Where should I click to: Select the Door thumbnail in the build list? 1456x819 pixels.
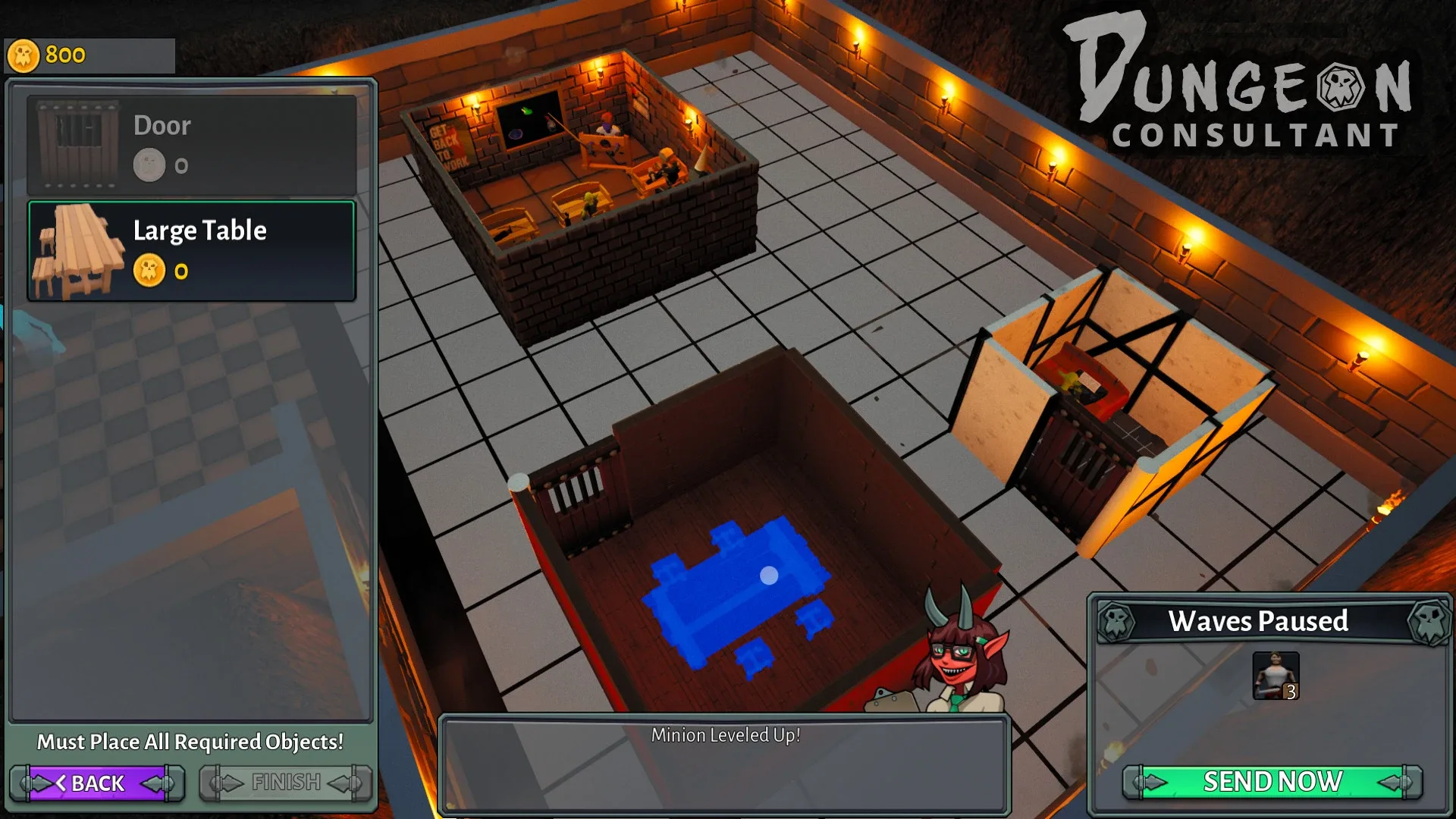pos(76,144)
